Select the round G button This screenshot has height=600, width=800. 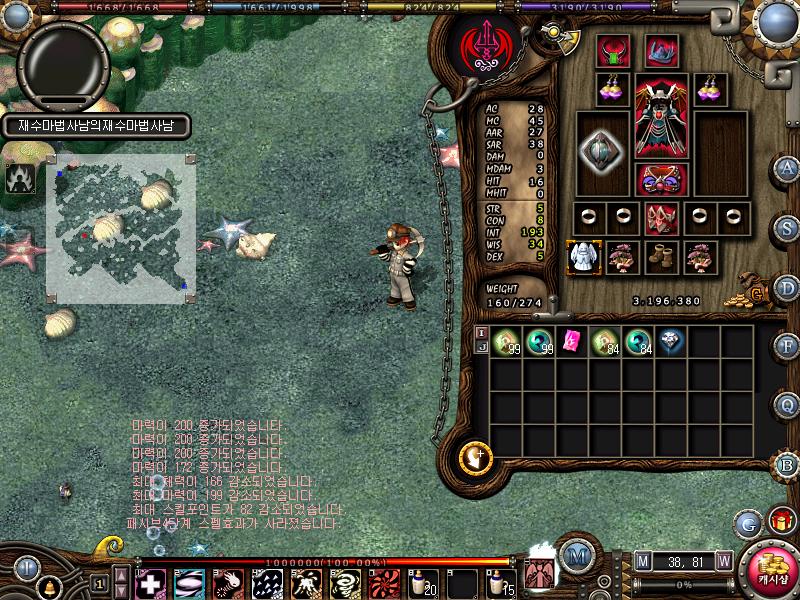pyautogui.click(x=747, y=523)
